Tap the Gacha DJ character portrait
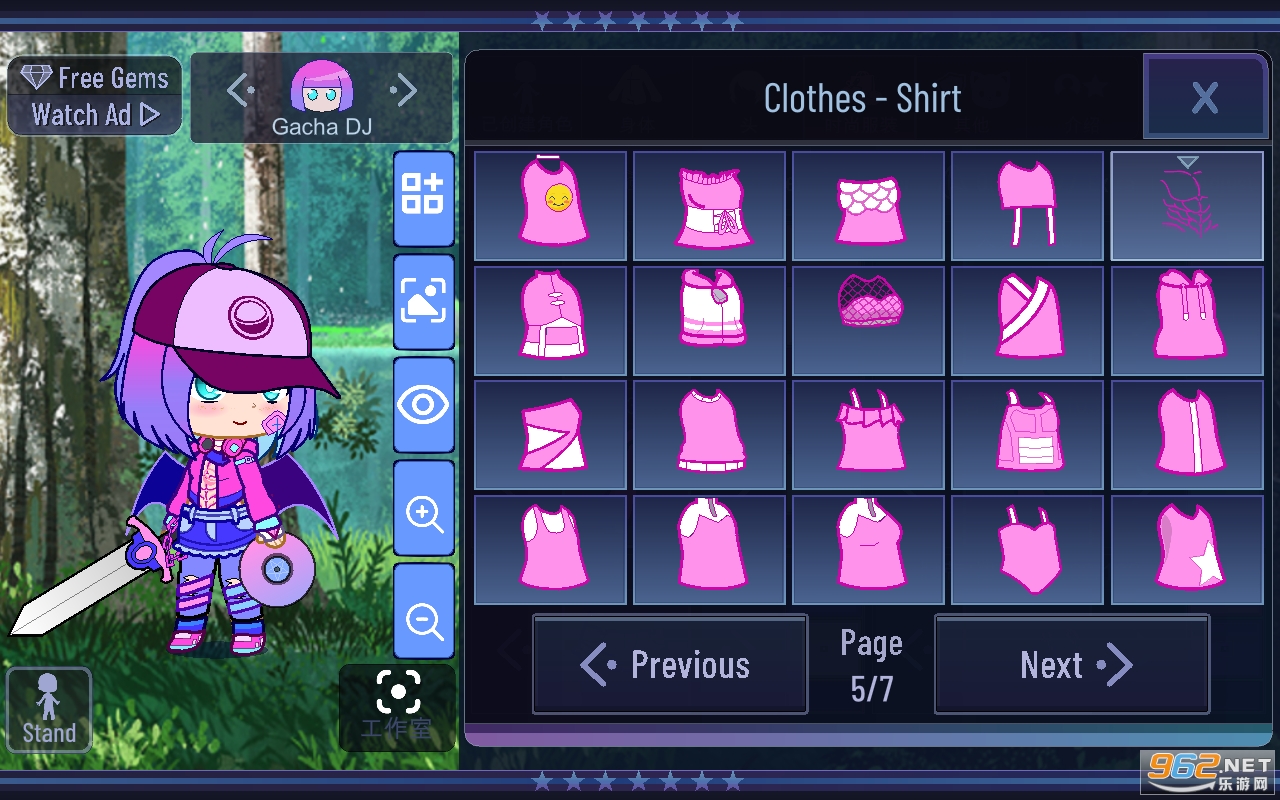Screen dimensions: 1280x800 [322, 88]
